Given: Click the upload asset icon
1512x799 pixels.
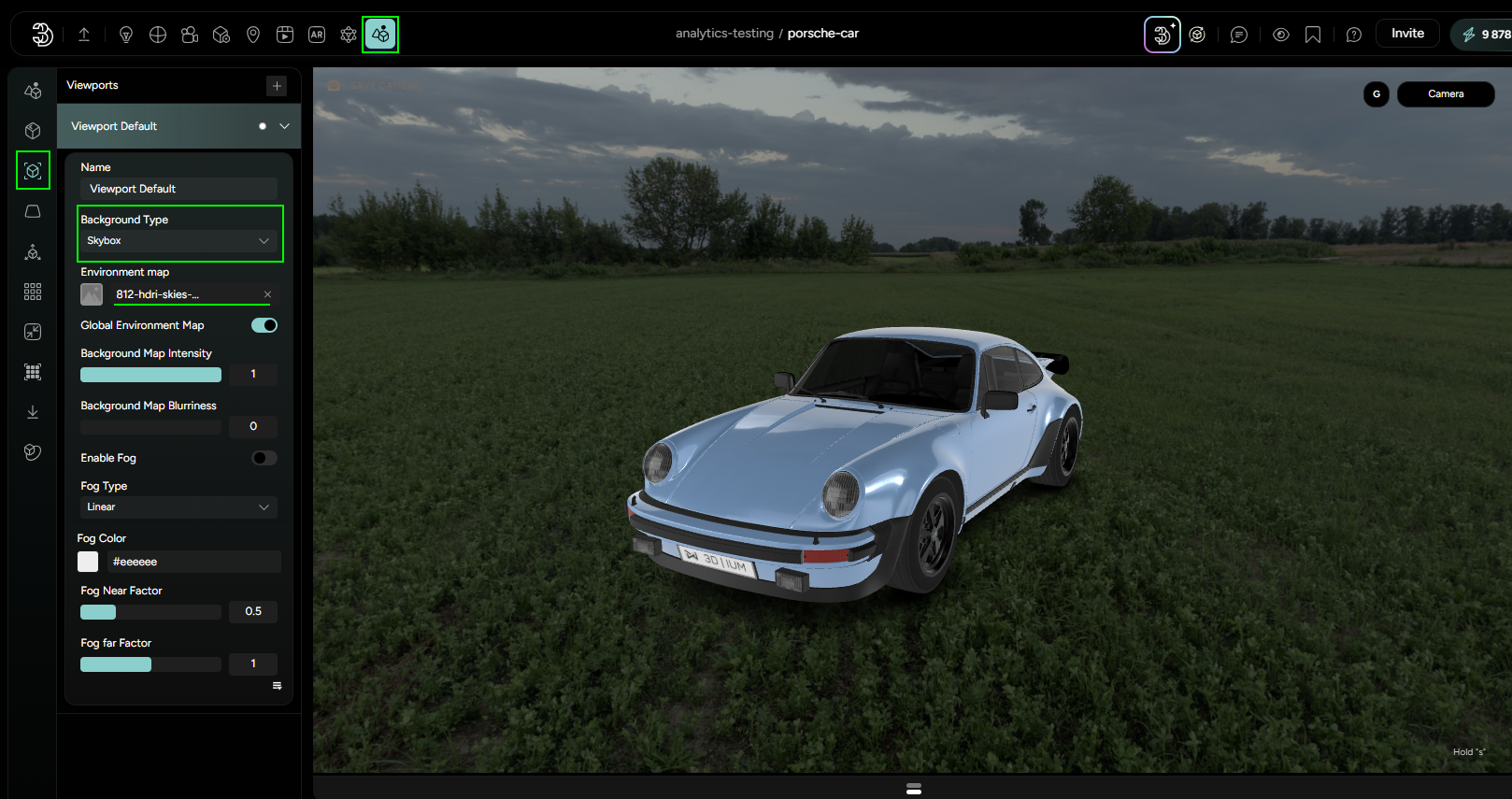Looking at the screenshot, I should pyautogui.click(x=83, y=34).
